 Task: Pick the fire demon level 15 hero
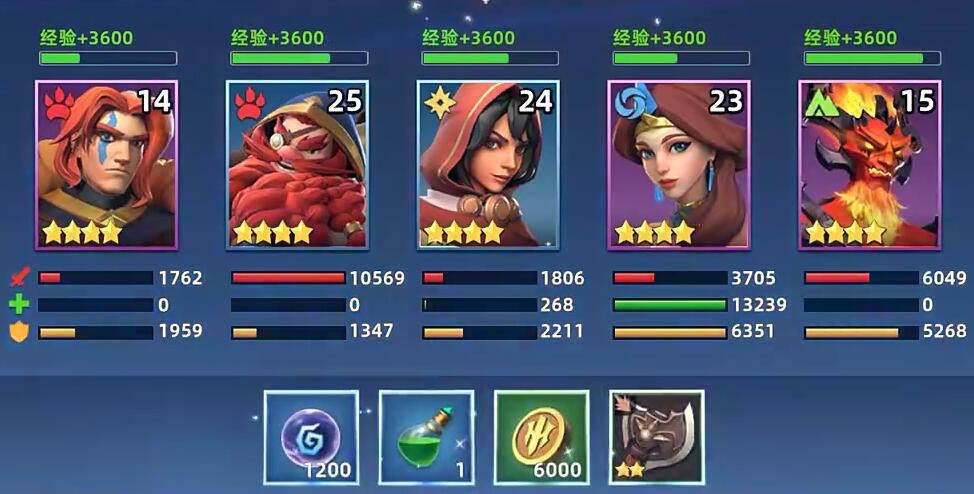pyautogui.click(x=869, y=165)
